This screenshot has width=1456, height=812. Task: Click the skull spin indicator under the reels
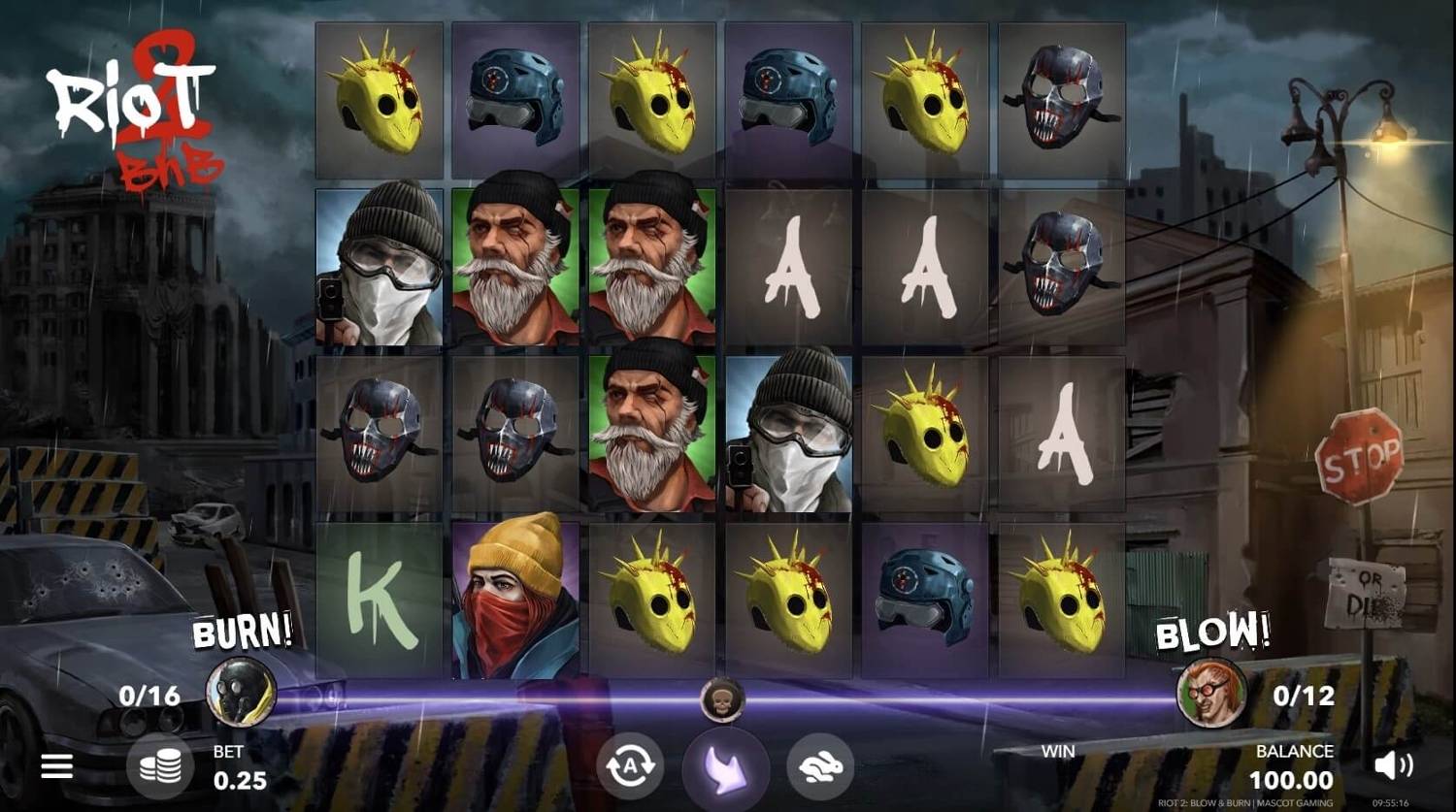coord(721,700)
